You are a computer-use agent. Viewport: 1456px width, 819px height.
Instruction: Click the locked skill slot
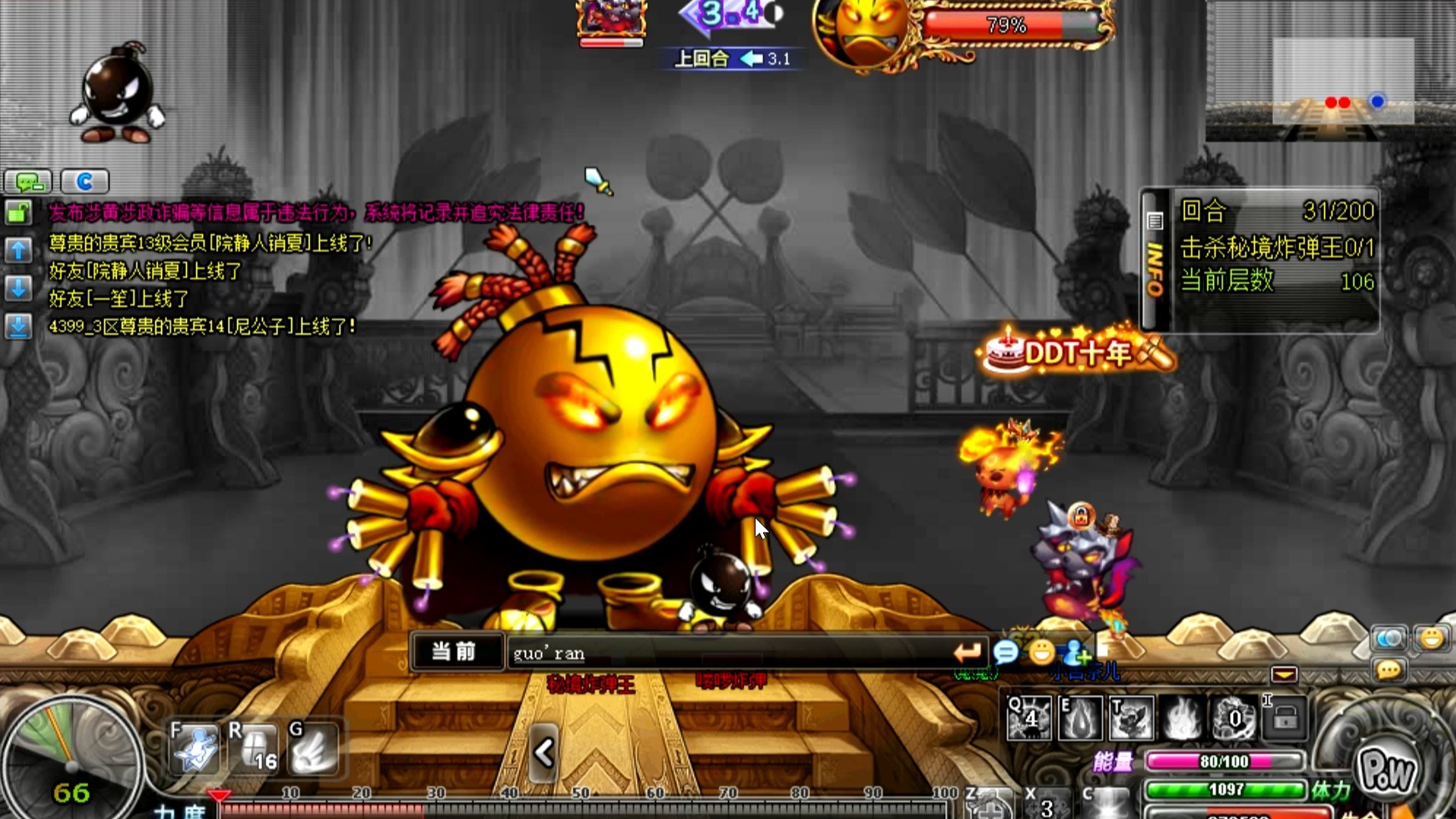1284,717
